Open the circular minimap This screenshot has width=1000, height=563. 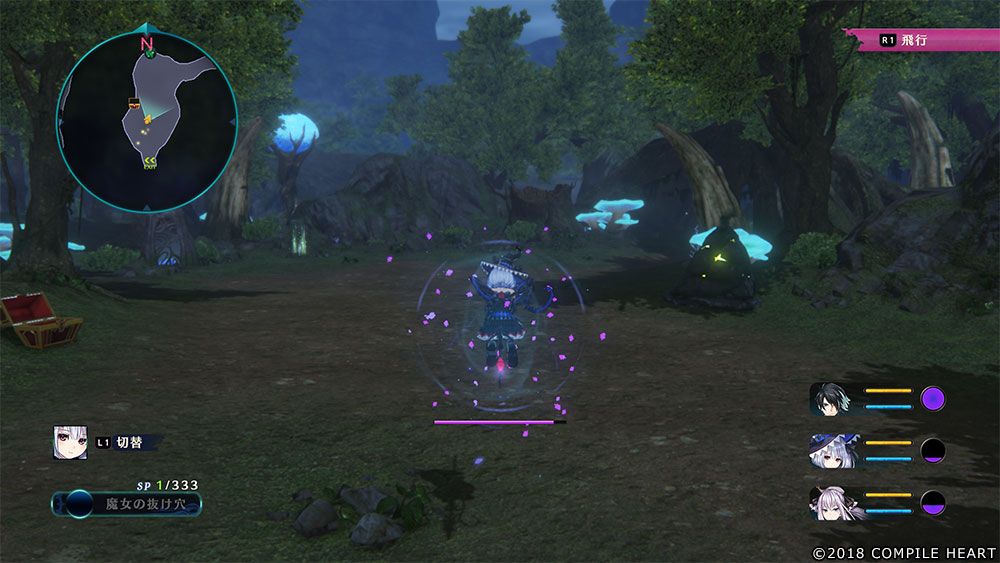(x=147, y=121)
